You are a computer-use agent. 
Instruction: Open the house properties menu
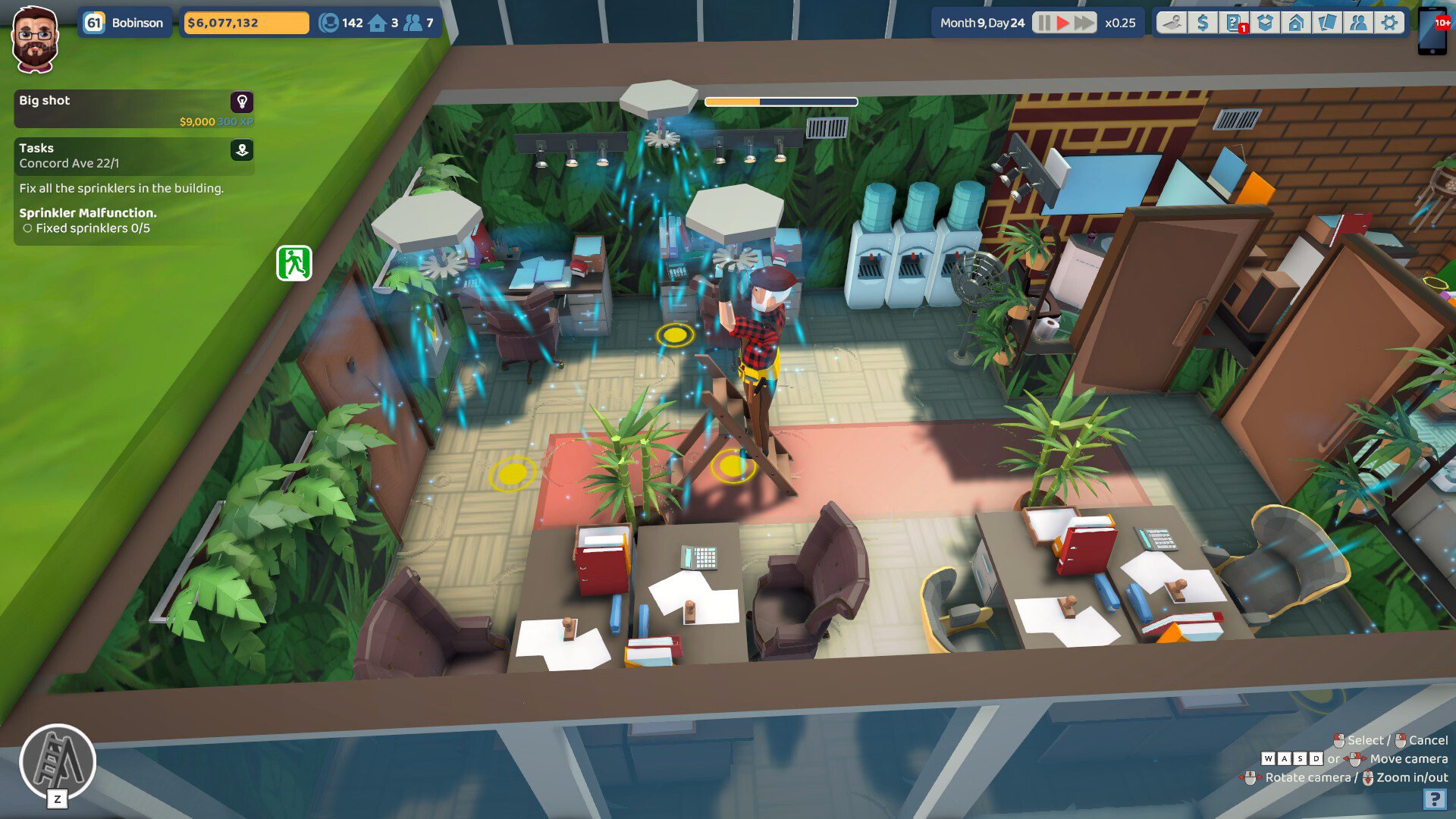(x=1296, y=23)
